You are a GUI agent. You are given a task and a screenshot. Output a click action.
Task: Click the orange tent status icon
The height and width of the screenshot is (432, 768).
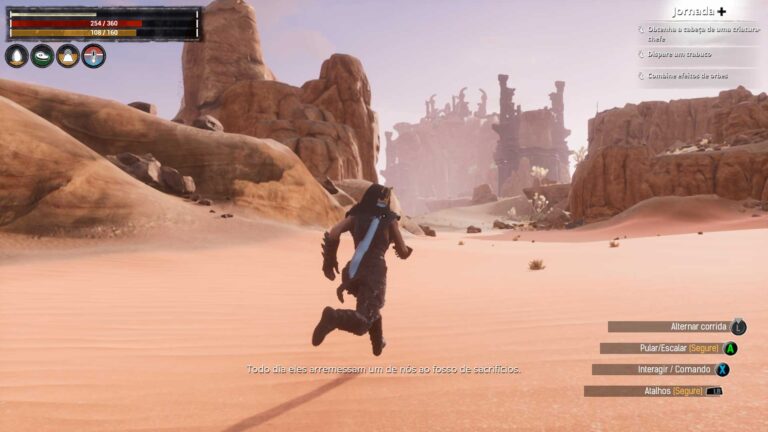[68, 56]
